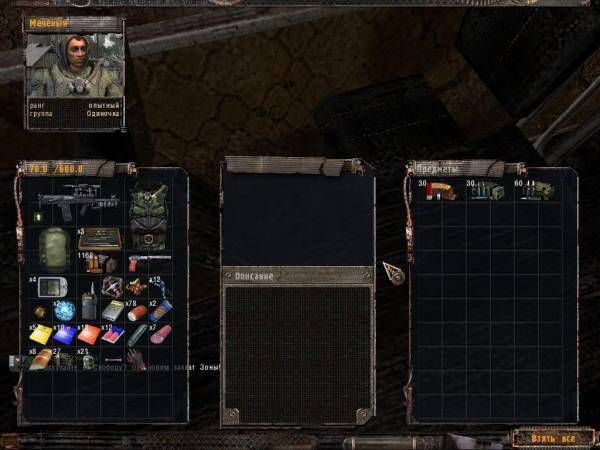
Task: Select the yellow medkit stack
Action: [x=42, y=334]
